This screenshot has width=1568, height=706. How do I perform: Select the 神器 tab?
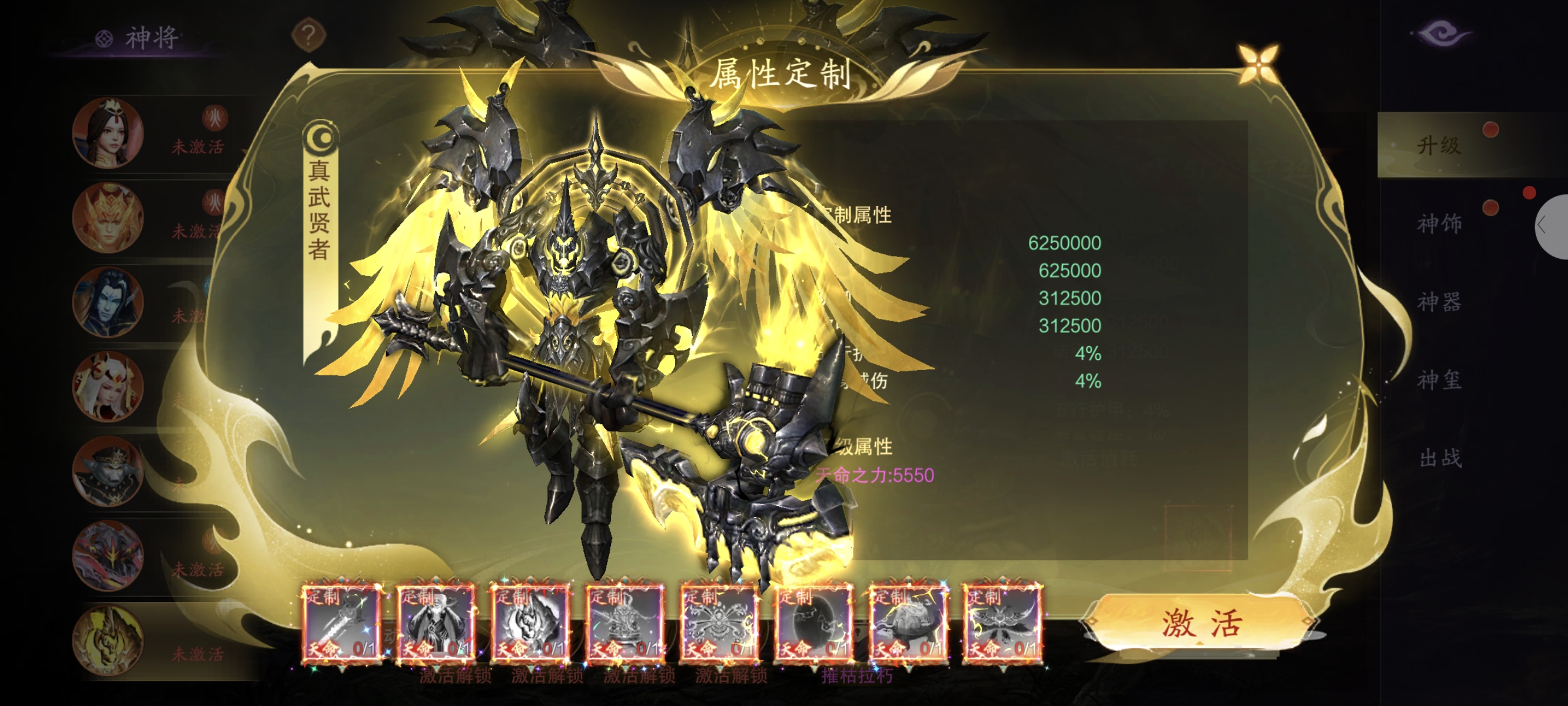click(x=1439, y=302)
